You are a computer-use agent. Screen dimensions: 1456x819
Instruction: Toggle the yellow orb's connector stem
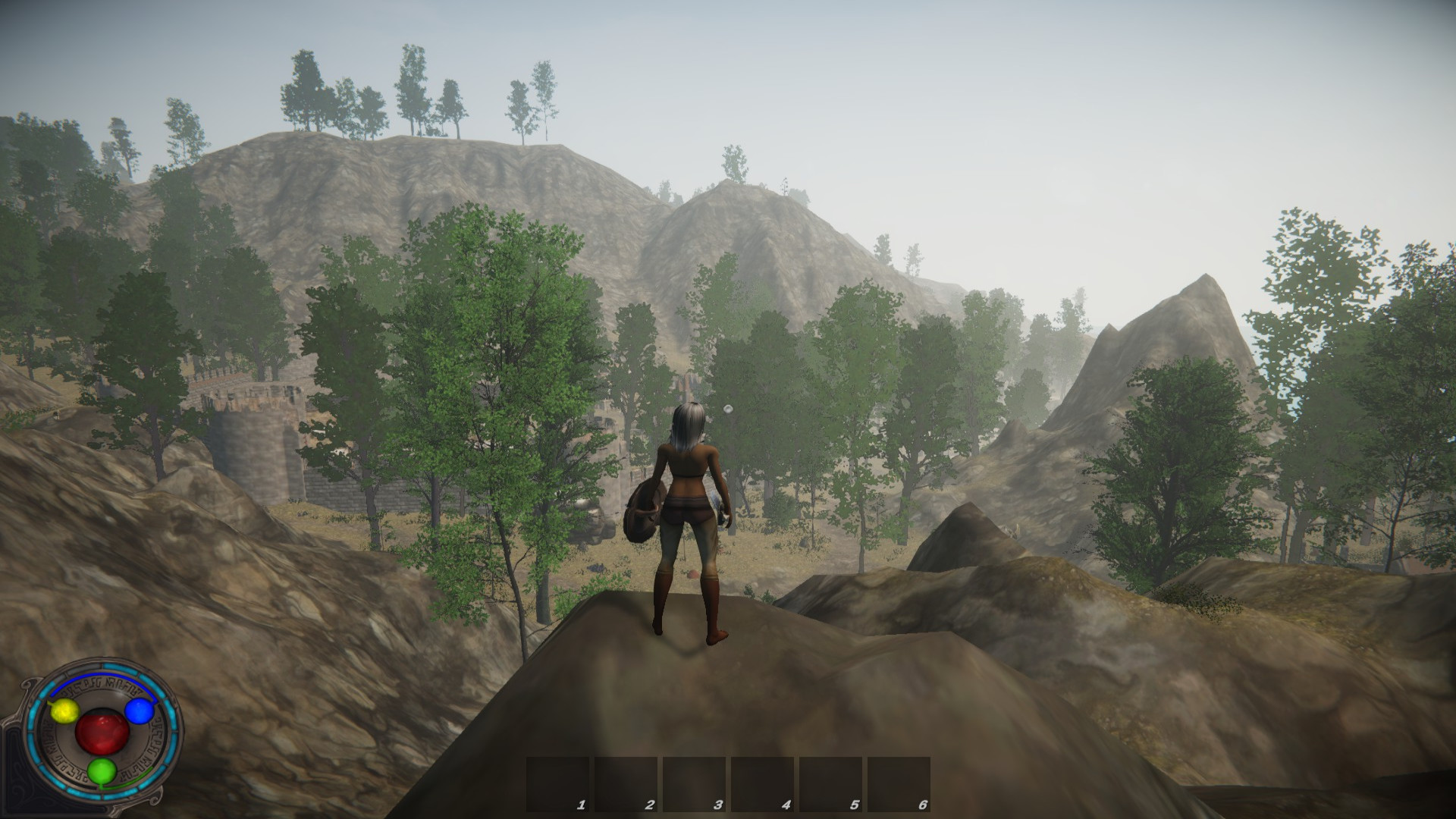(50, 702)
